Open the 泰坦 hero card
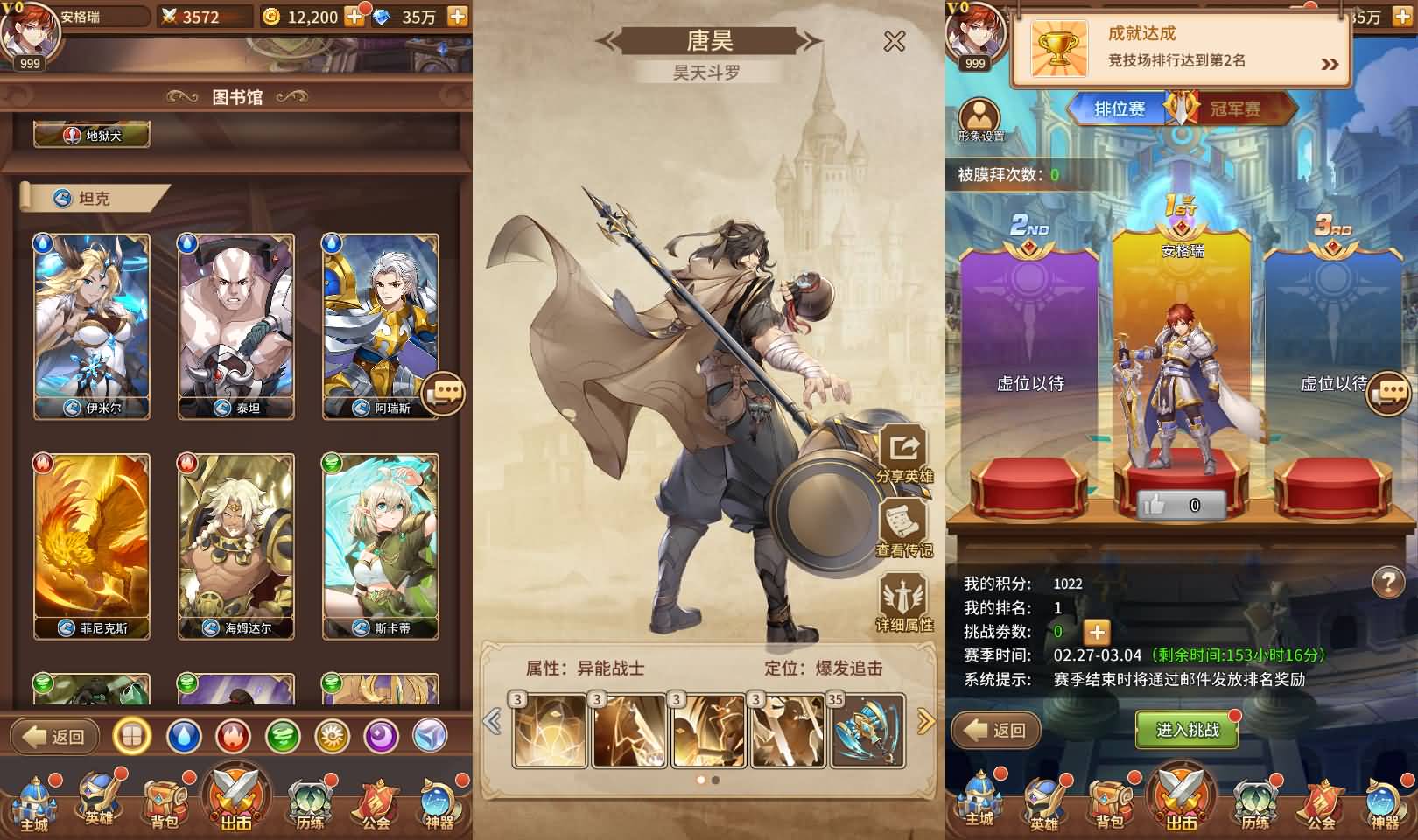The width and height of the screenshot is (1418, 840). point(236,325)
